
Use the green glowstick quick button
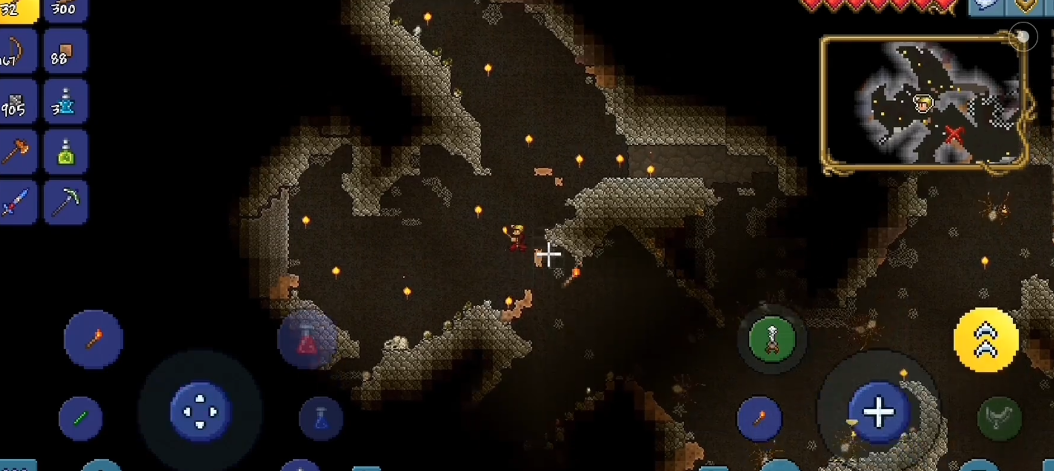click(x=80, y=418)
